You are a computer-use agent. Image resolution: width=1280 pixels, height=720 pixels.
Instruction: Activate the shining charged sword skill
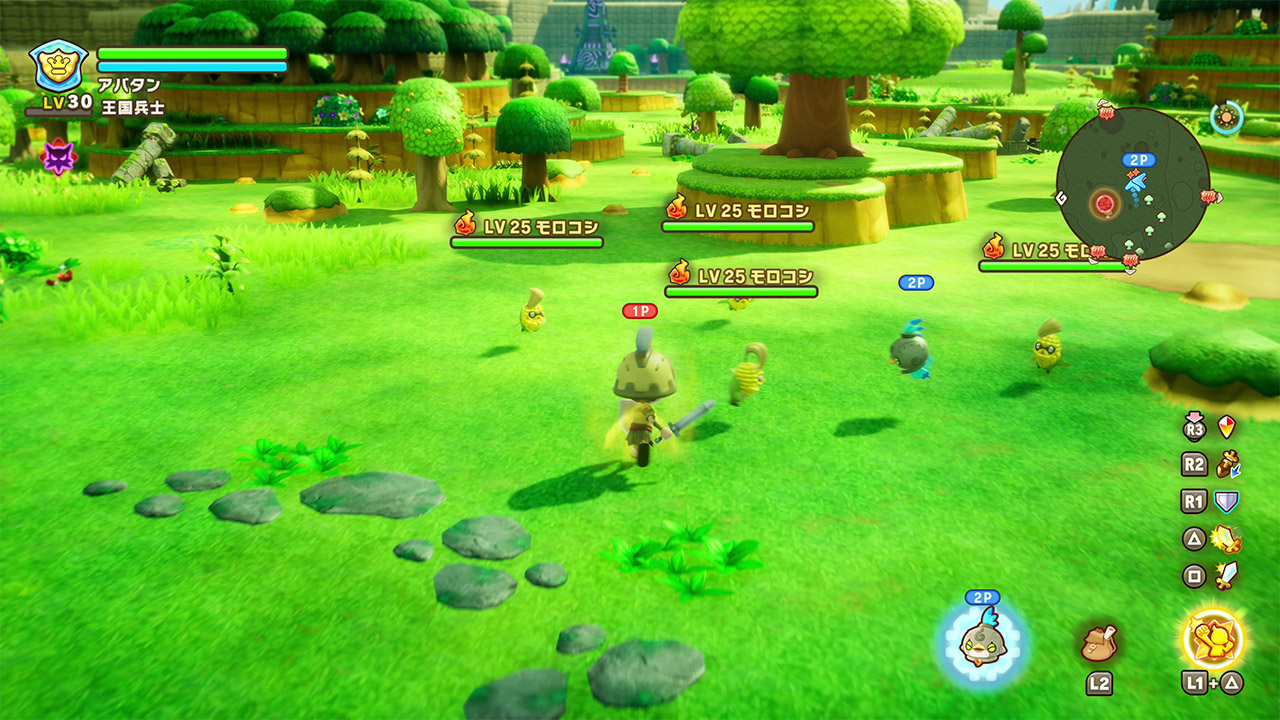pos(1227,540)
